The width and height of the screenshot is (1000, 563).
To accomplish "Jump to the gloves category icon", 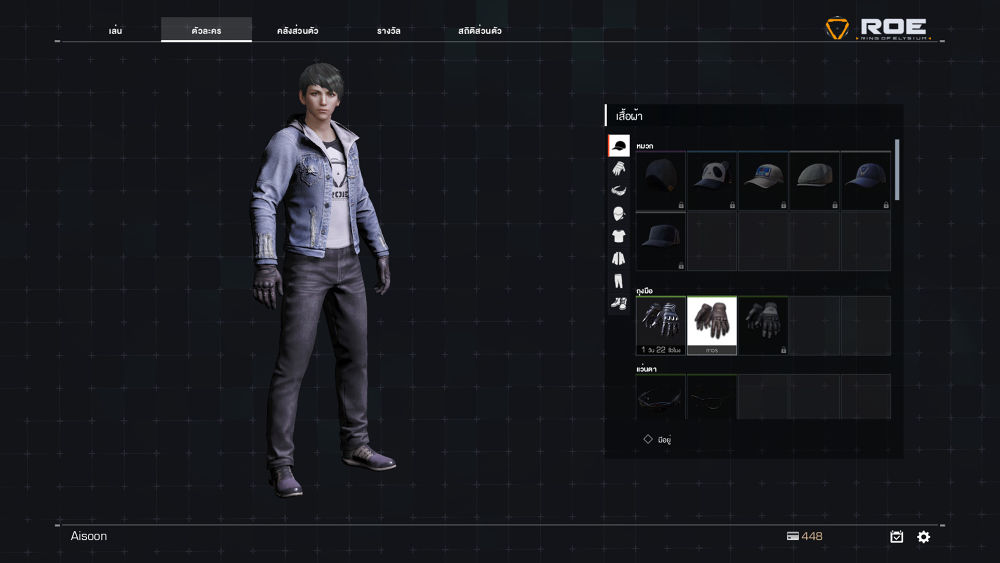I will tap(619, 169).
